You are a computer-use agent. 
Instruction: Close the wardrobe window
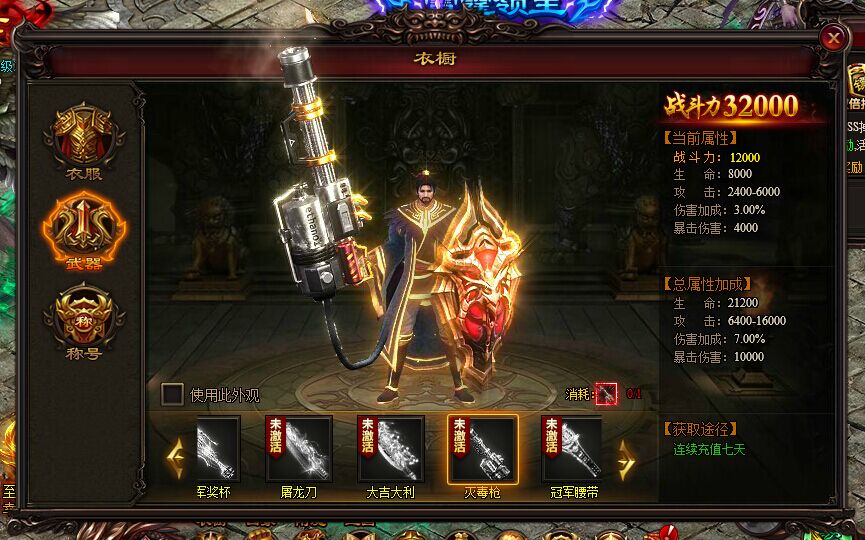pos(833,38)
